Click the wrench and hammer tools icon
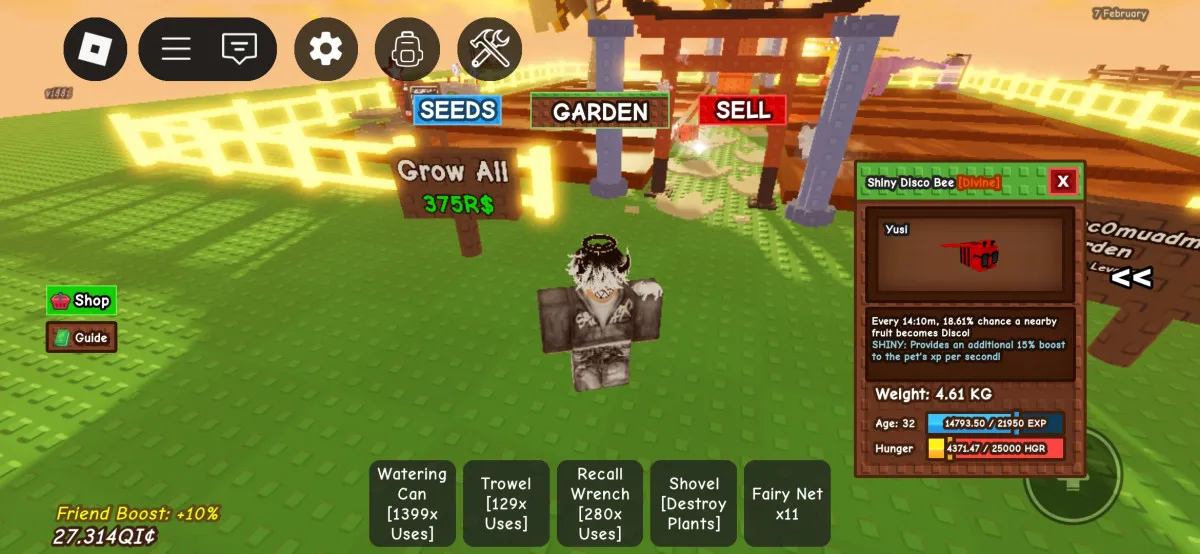Screen dimensions: 1200x554 point(490,48)
